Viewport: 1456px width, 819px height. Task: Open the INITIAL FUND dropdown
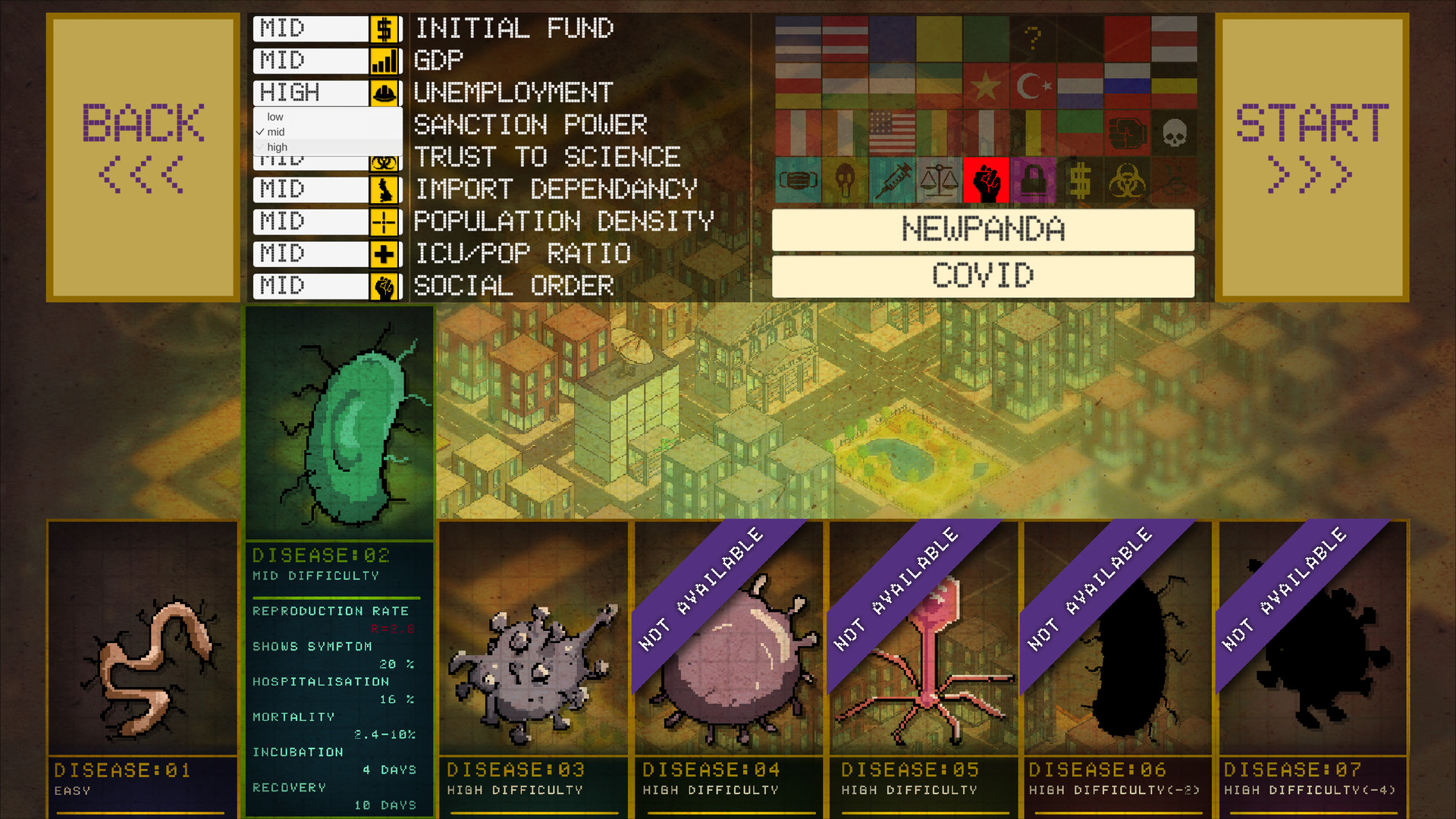point(311,28)
